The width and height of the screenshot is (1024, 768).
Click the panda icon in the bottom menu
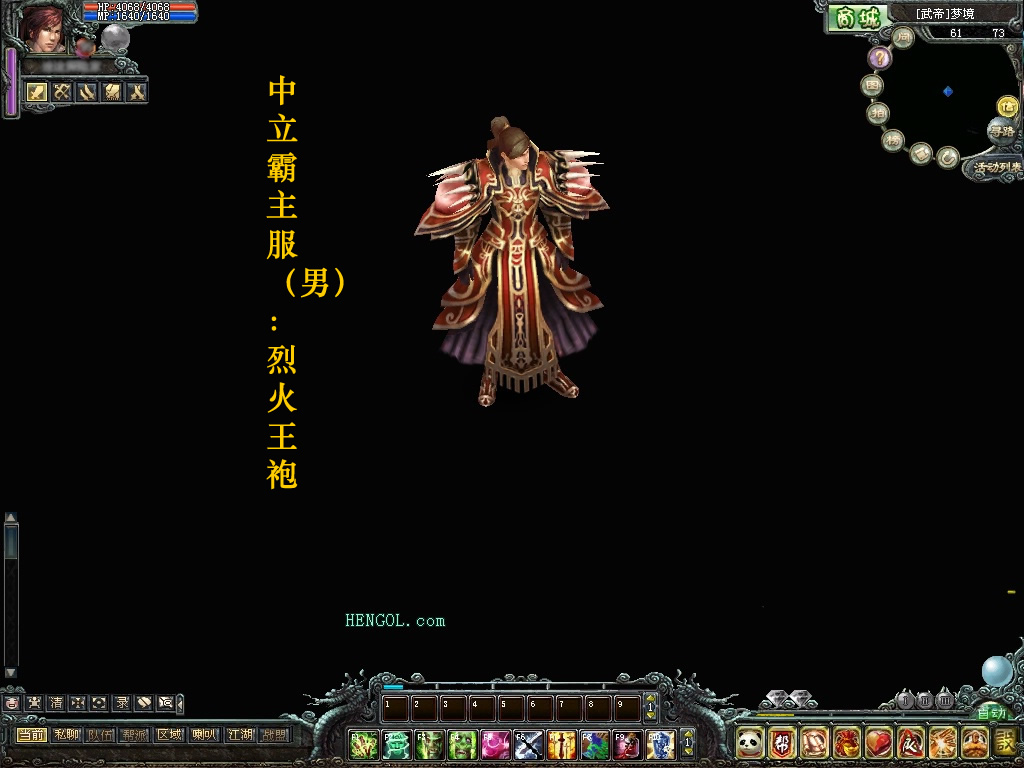point(750,743)
